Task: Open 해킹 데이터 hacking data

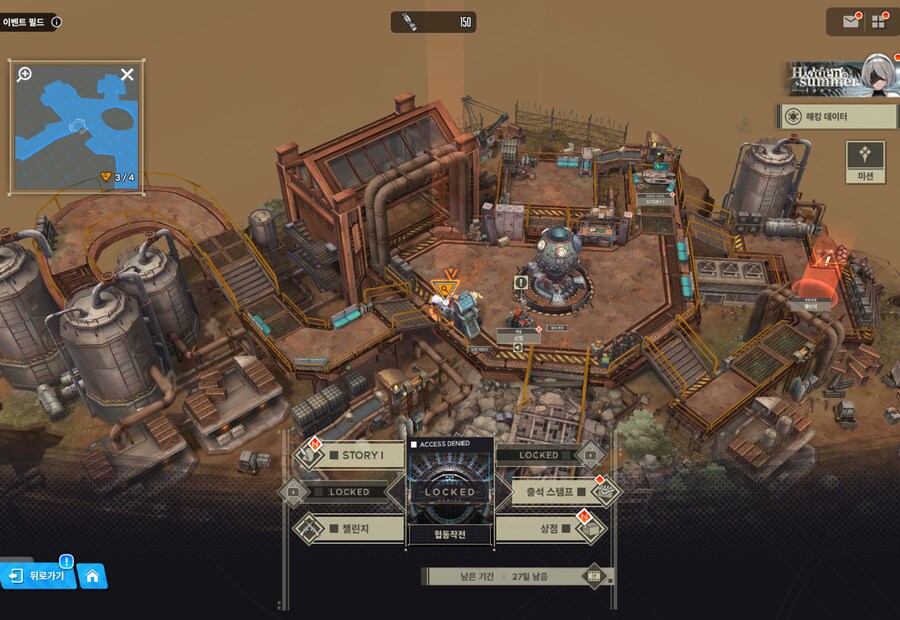Action: click(x=838, y=117)
